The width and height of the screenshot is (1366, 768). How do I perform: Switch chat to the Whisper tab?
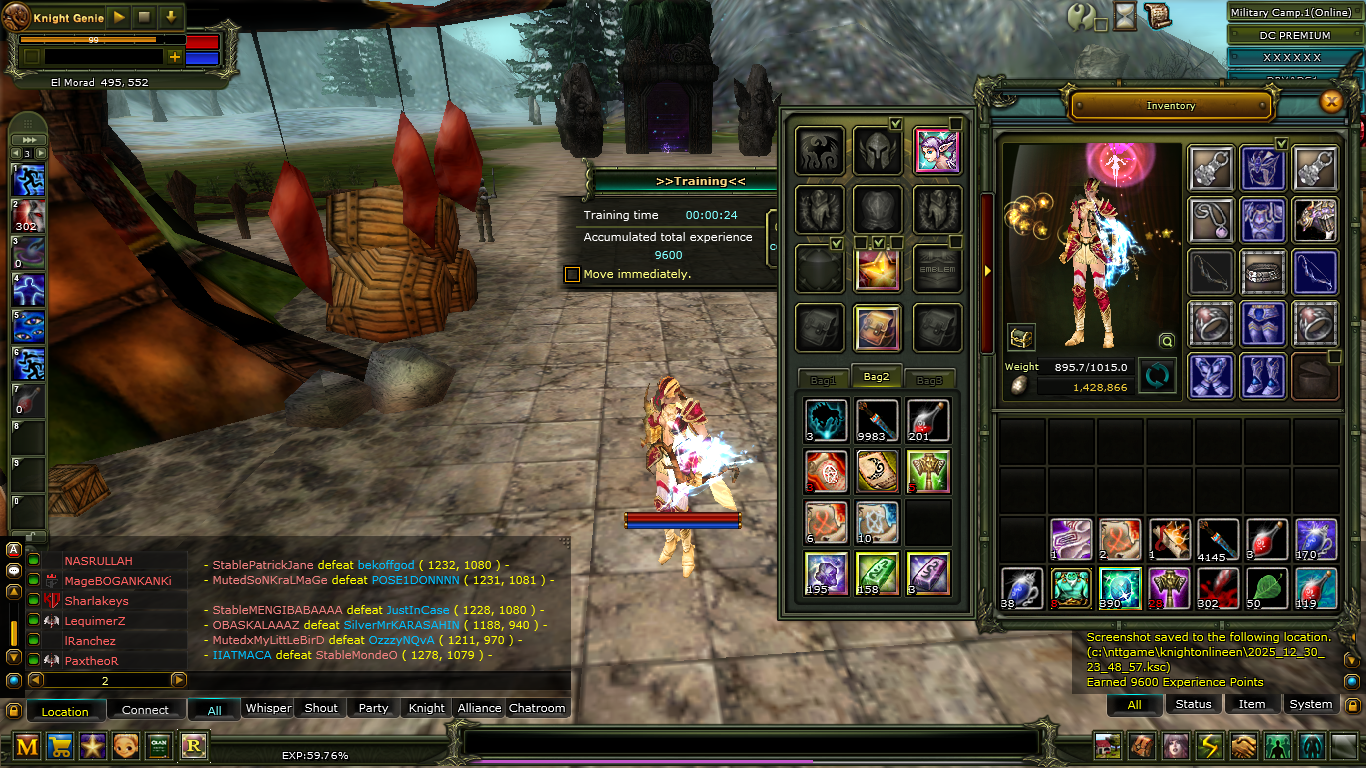pyautogui.click(x=268, y=708)
